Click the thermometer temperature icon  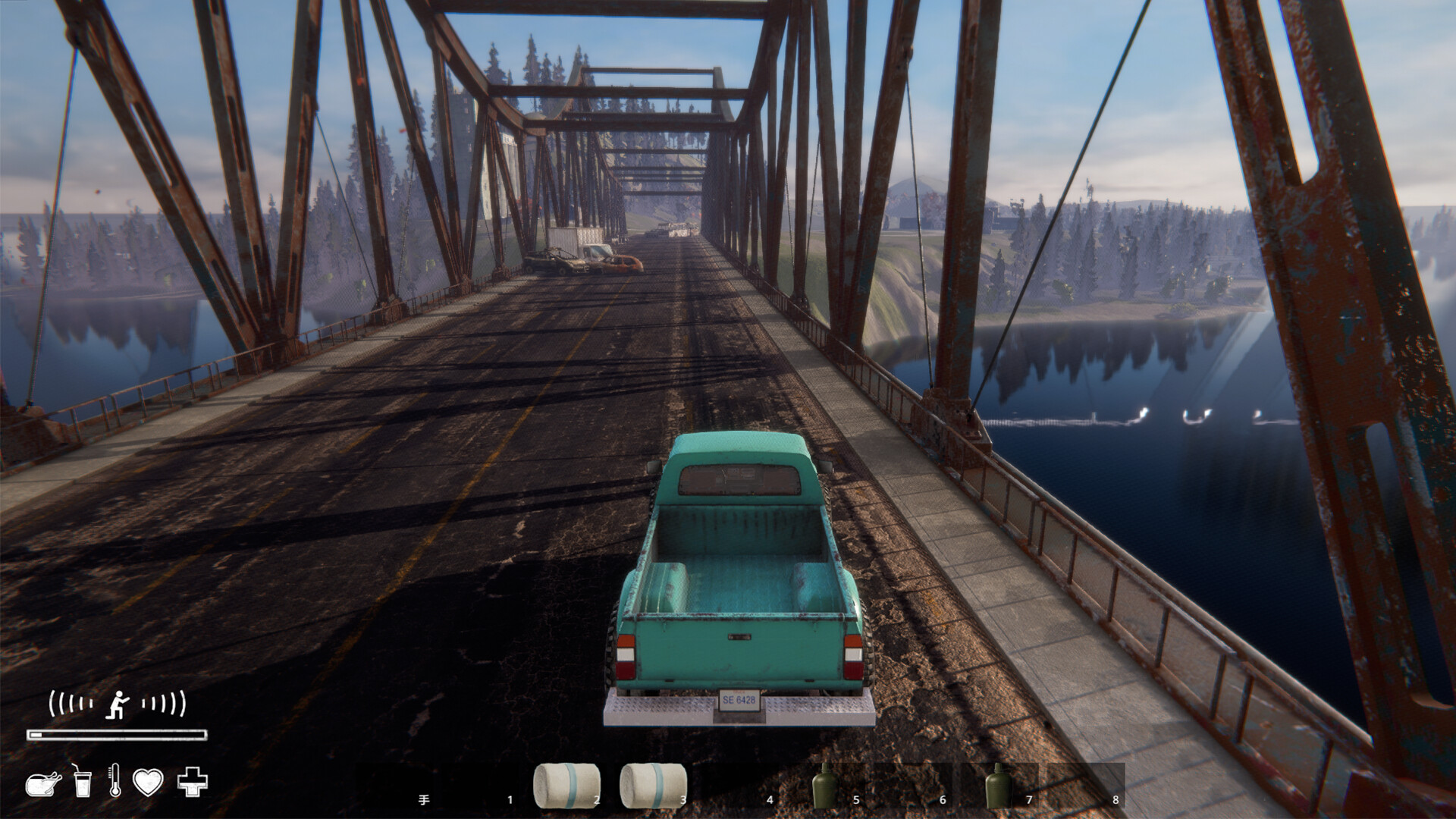(x=115, y=781)
